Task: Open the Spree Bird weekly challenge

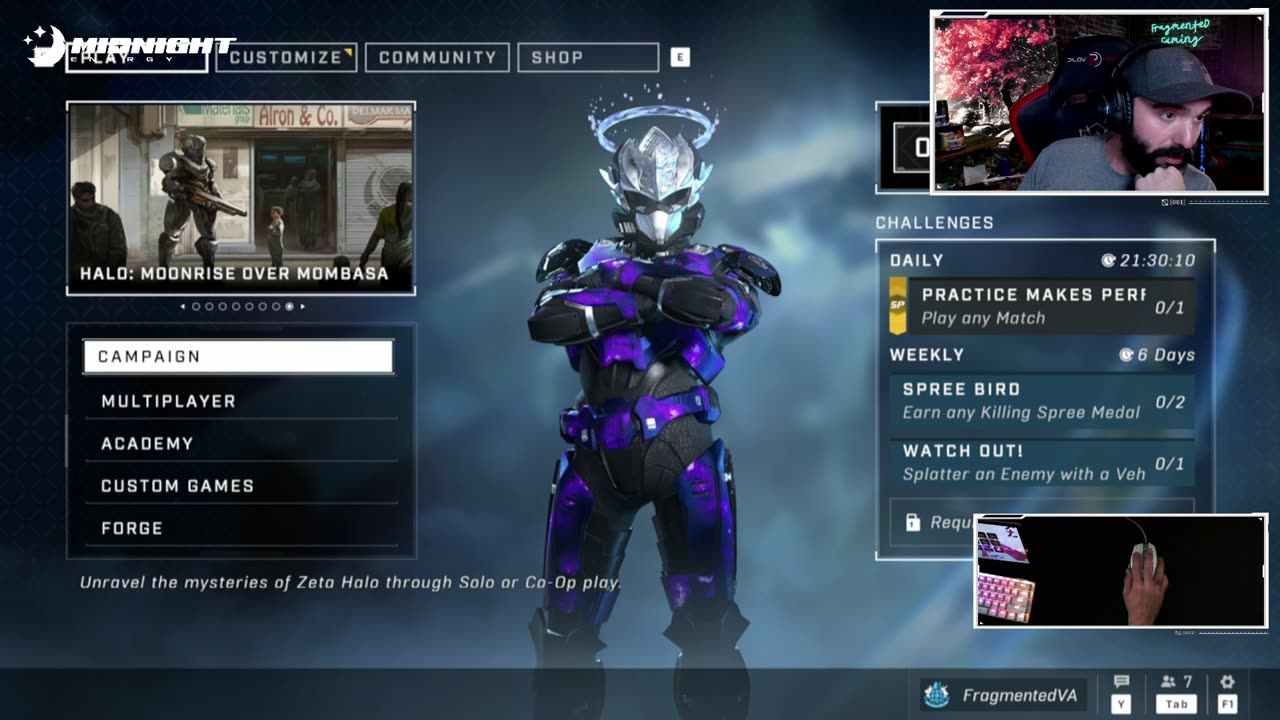Action: click(x=1041, y=401)
